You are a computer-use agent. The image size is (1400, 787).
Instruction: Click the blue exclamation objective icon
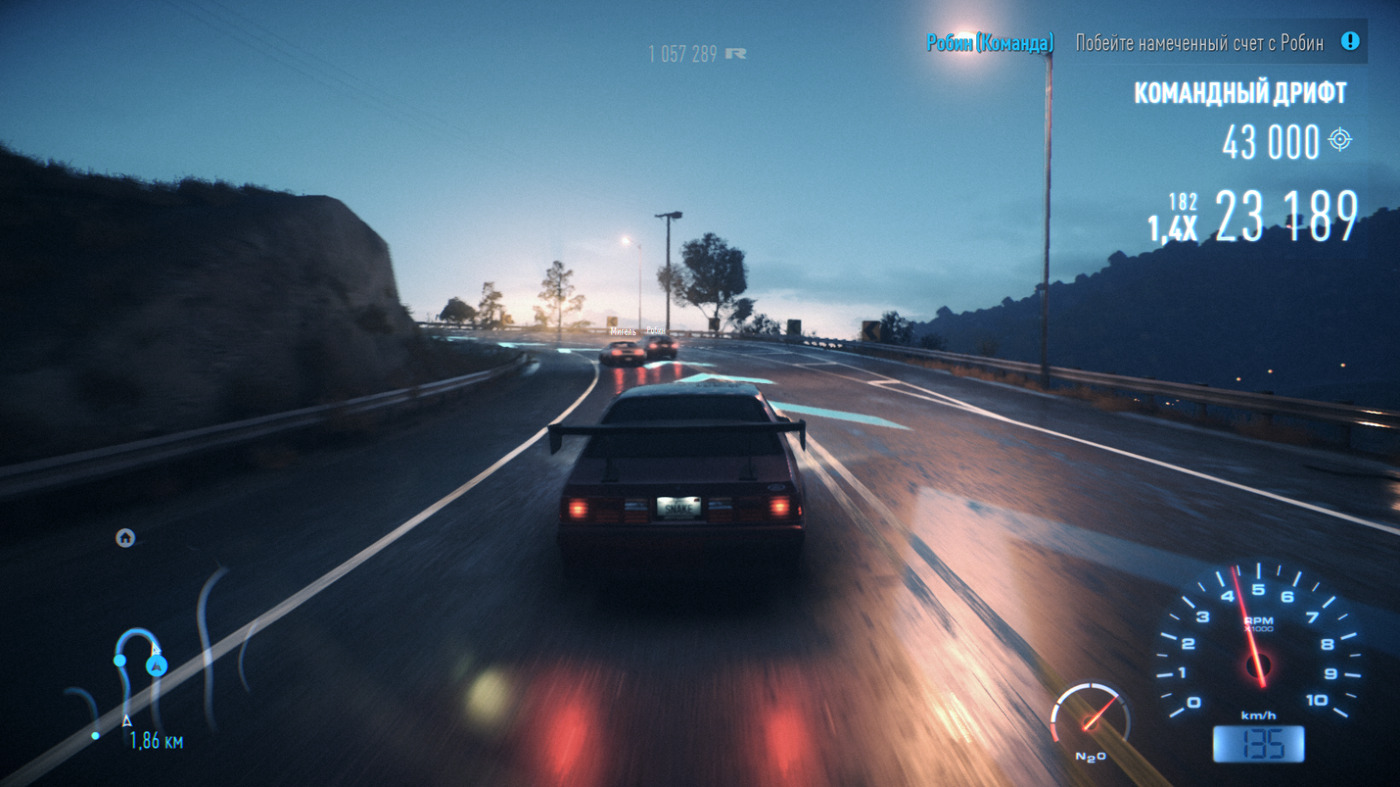(1350, 42)
